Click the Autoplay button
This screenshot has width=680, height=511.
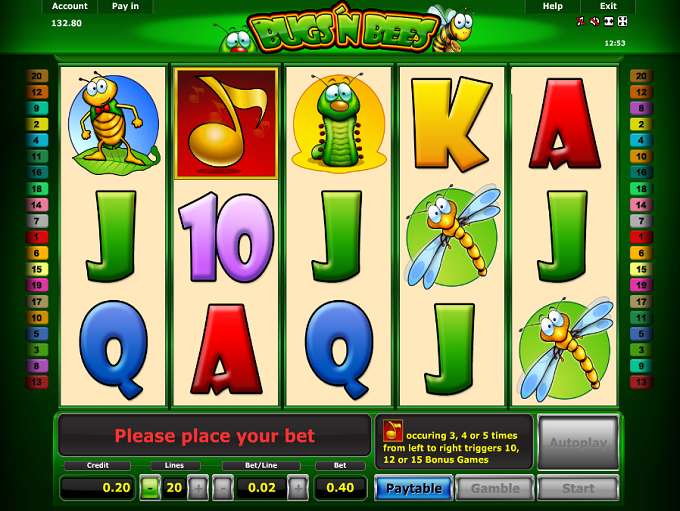(x=578, y=441)
